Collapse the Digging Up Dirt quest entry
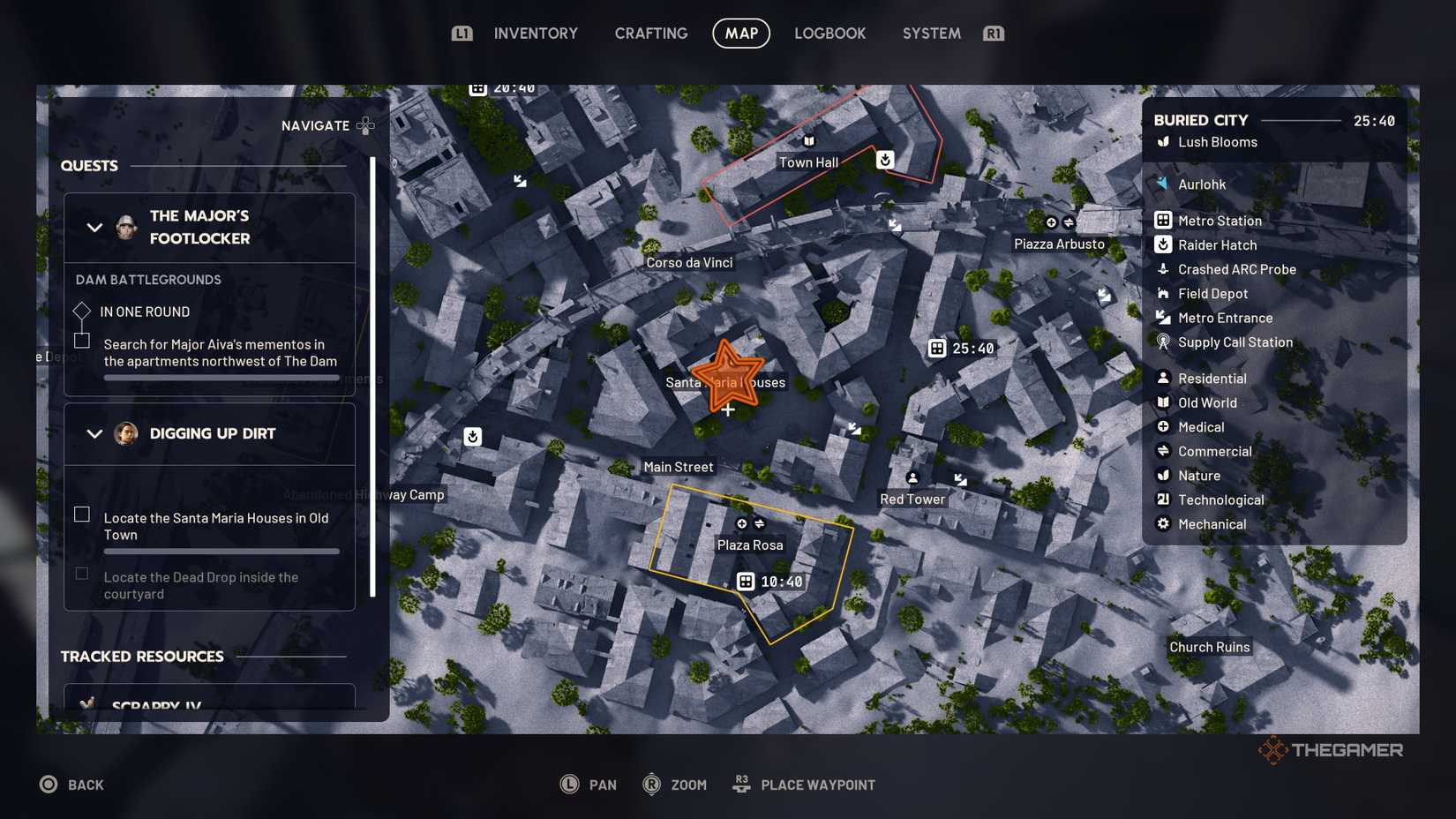The image size is (1456, 819). coord(94,433)
